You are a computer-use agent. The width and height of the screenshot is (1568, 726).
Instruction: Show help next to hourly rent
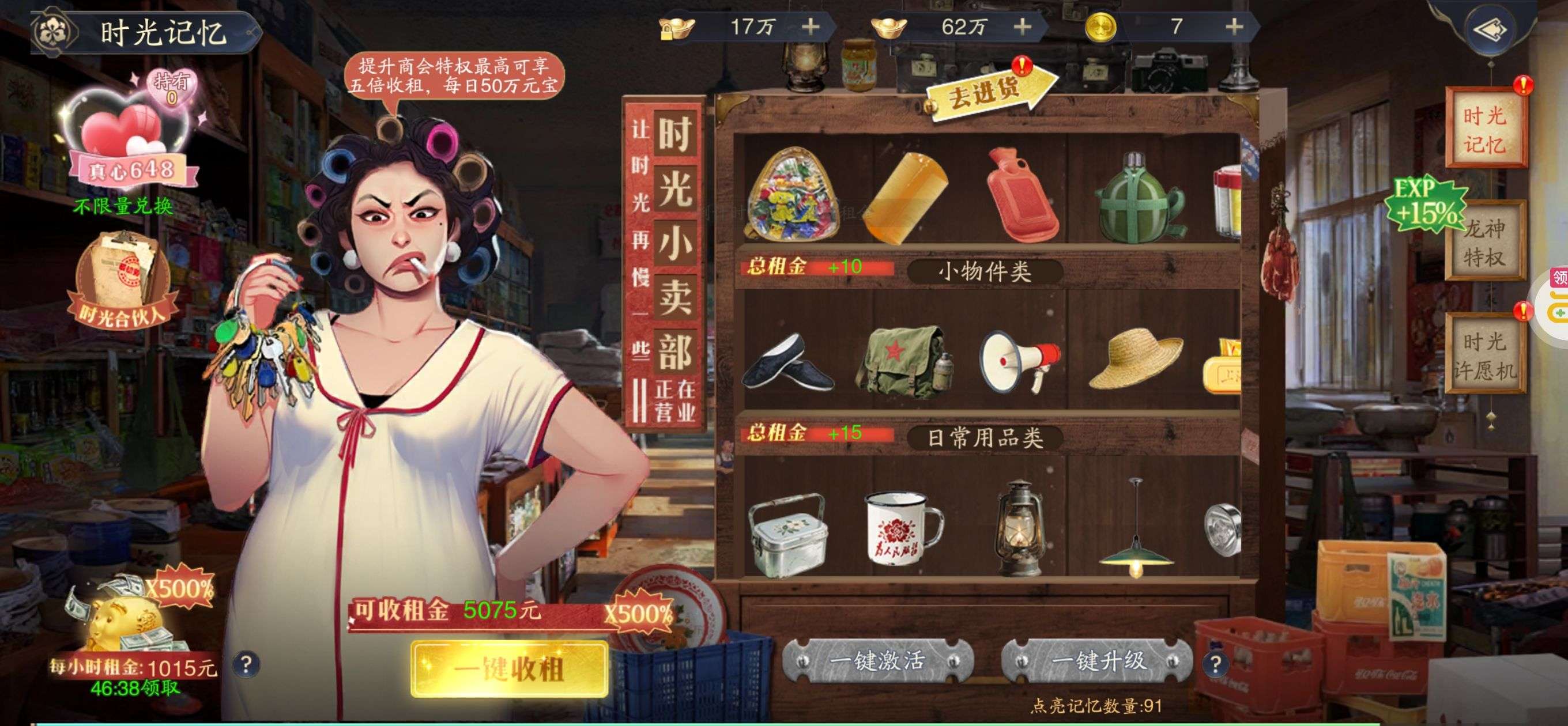[x=247, y=664]
